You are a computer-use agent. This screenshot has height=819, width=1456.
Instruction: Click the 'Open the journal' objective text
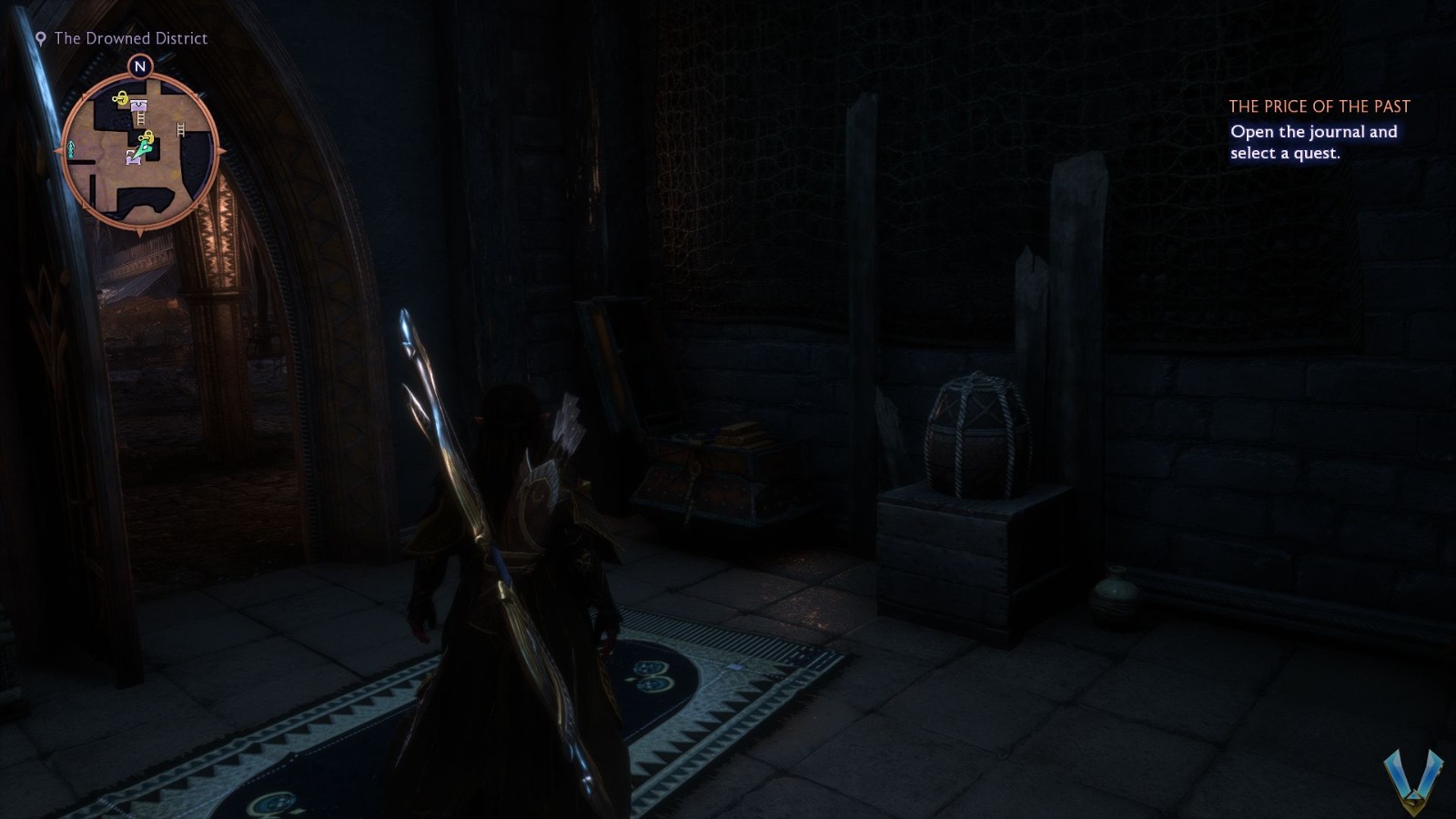1314,141
